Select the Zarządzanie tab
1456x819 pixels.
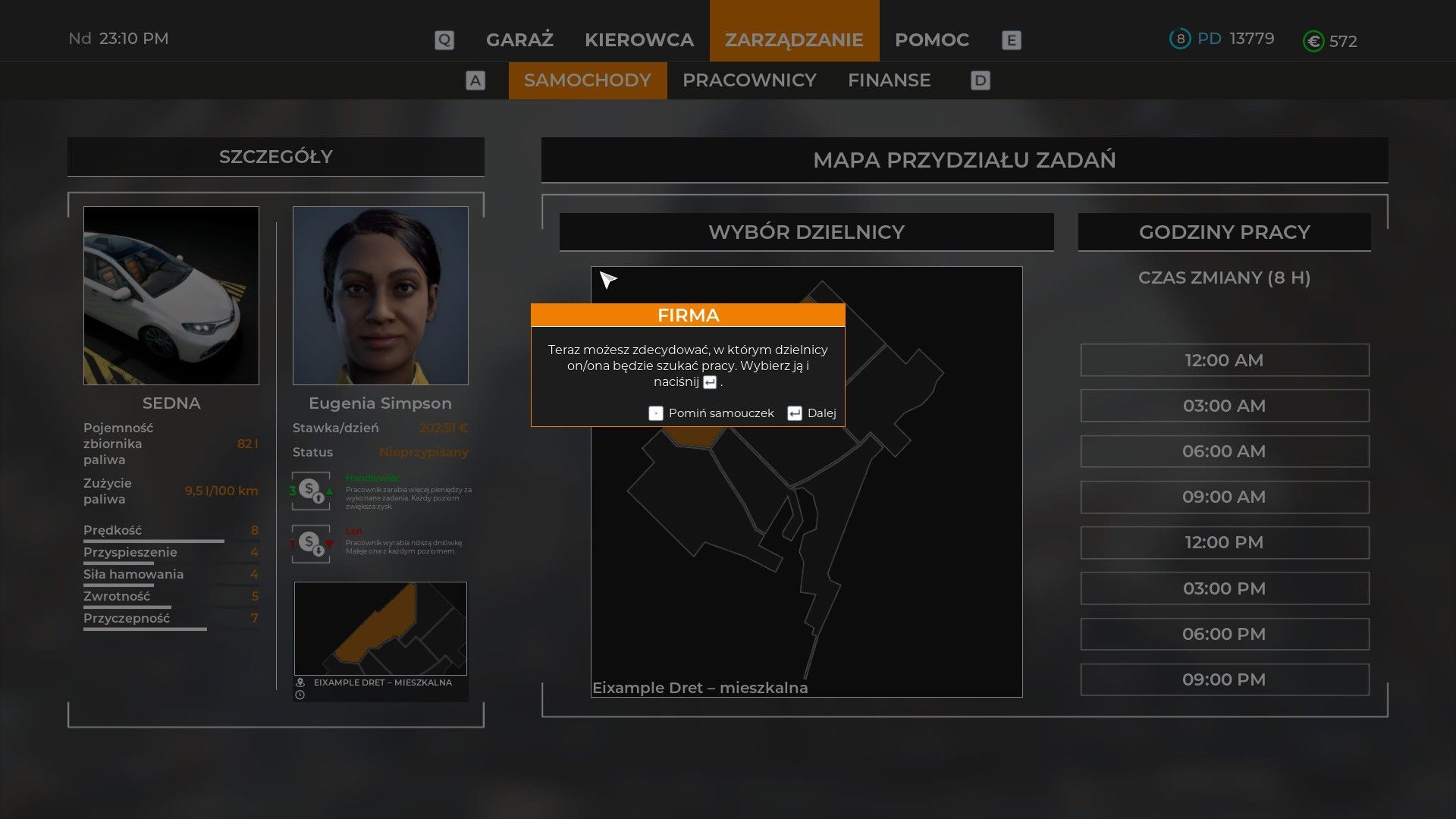(794, 39)
